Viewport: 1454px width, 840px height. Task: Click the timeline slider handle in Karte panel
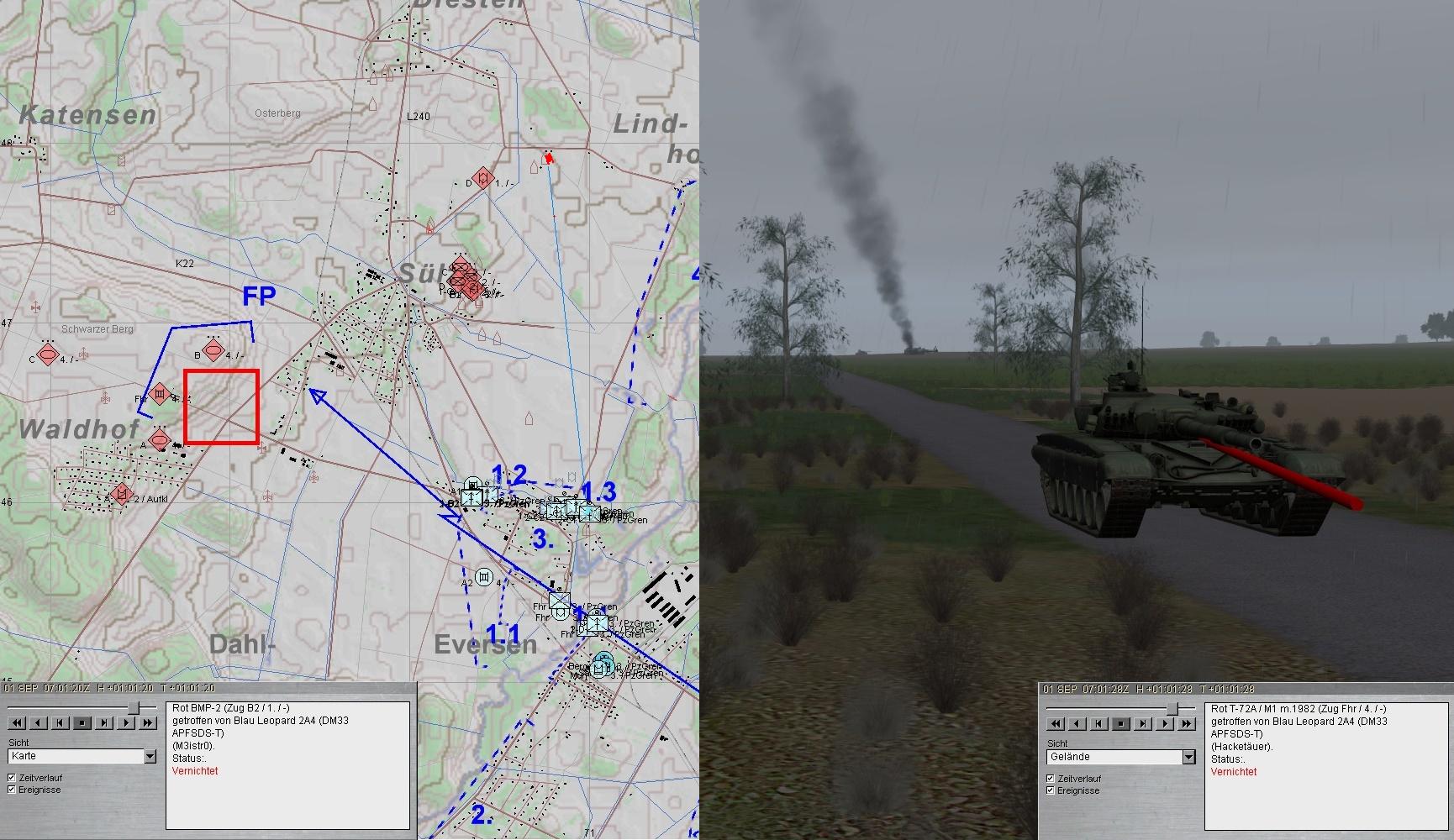[x=133, y=707]
